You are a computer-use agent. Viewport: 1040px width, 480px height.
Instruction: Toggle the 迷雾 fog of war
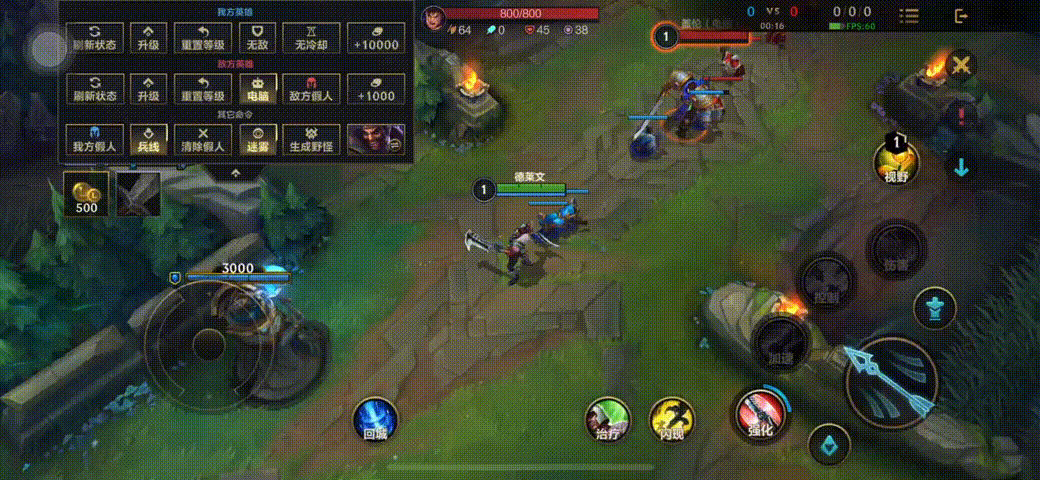coord(257,139)
